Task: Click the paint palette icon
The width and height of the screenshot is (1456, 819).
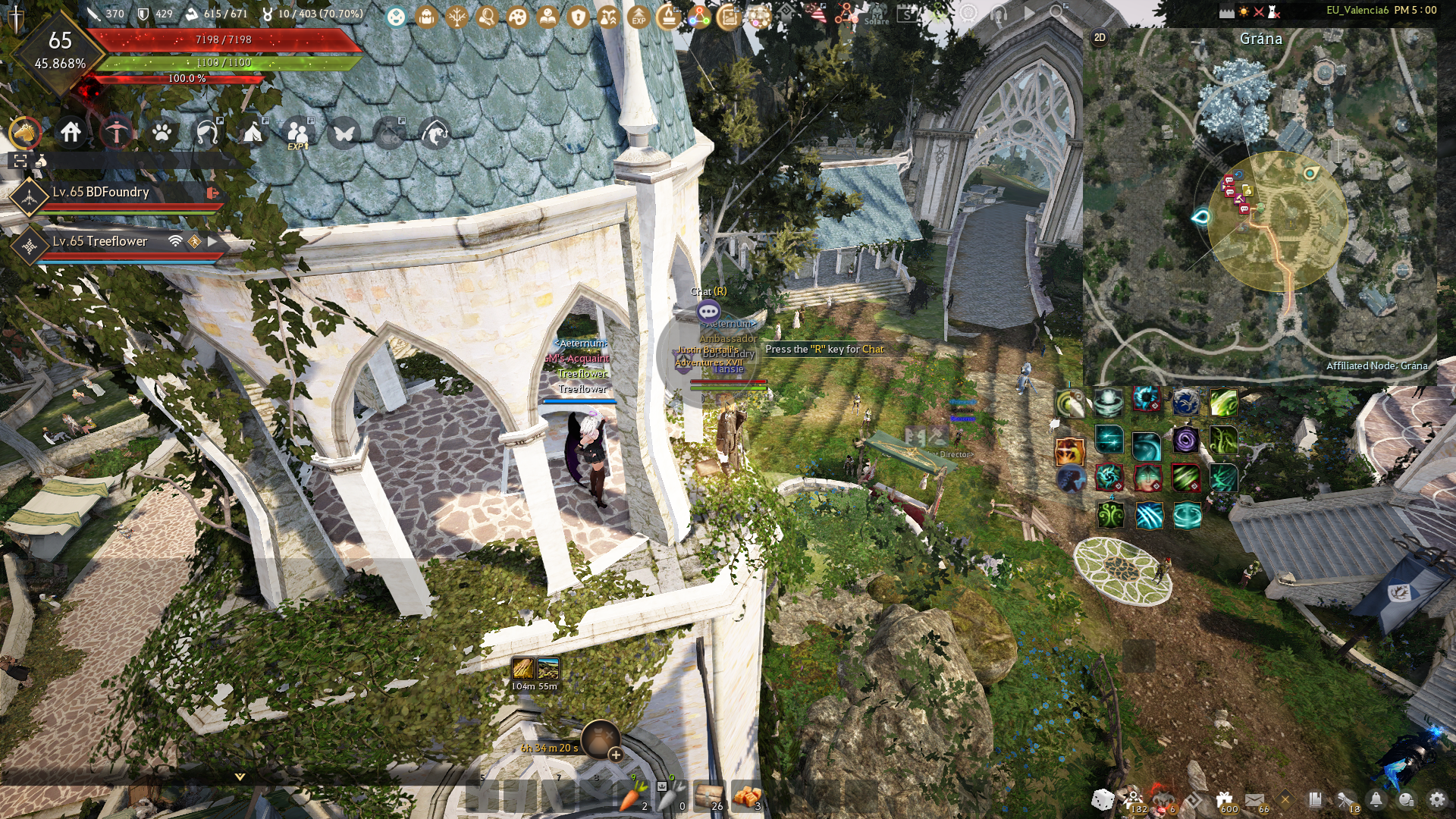Action: click(x=517, y=17)
